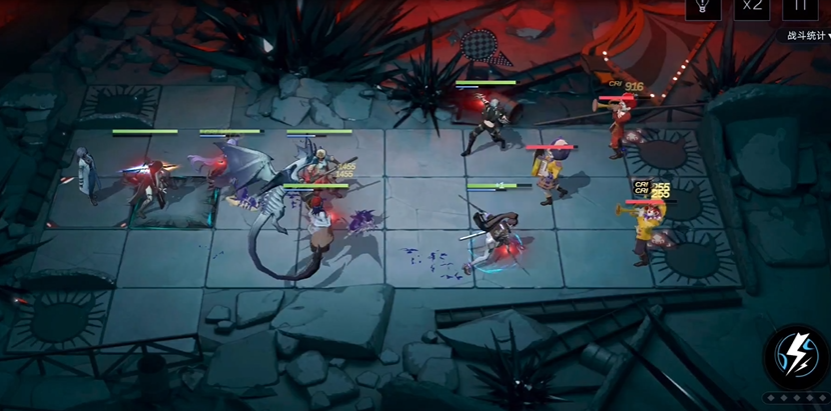Toggle the x2 battle speed
This screenshot has height=411, width=831.
(751, 7)
